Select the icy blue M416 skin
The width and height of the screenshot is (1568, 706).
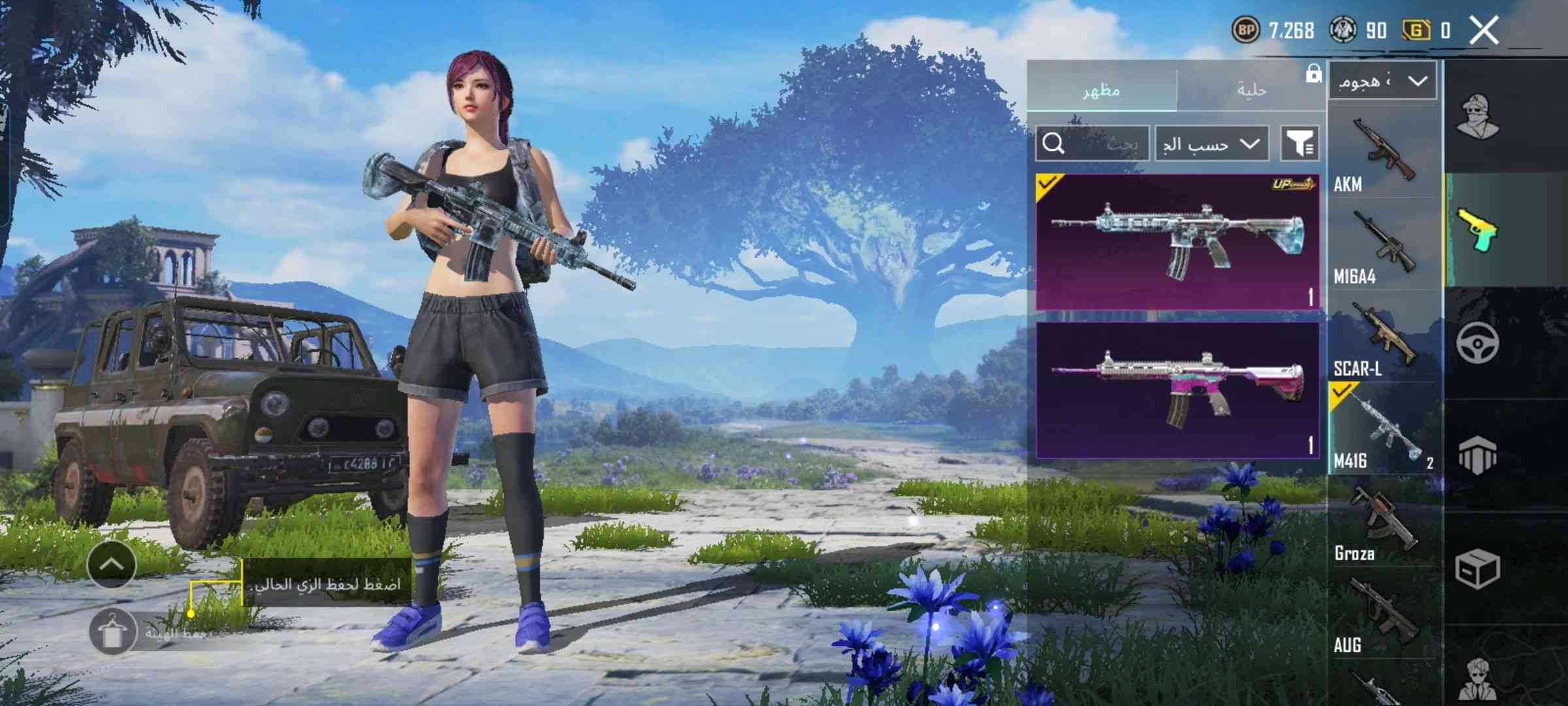click(x=1177, y=241)
